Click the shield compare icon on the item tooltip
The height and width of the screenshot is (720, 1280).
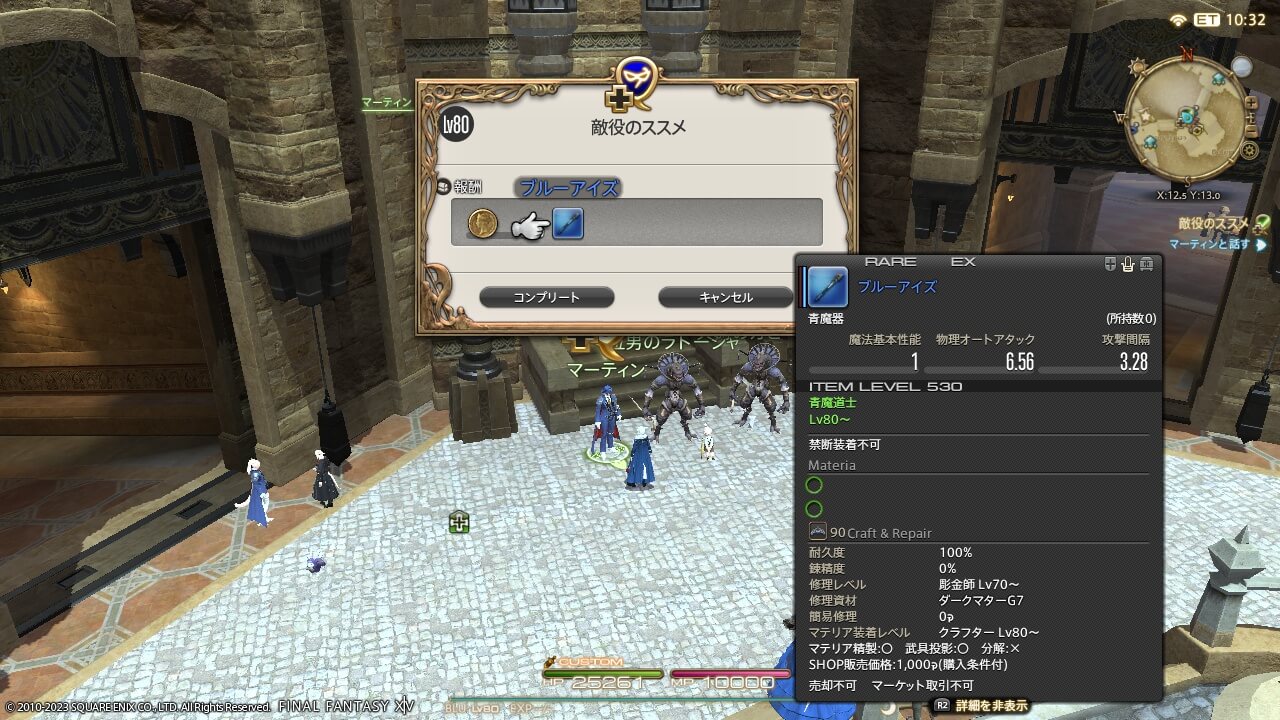tap(1111, 263)
